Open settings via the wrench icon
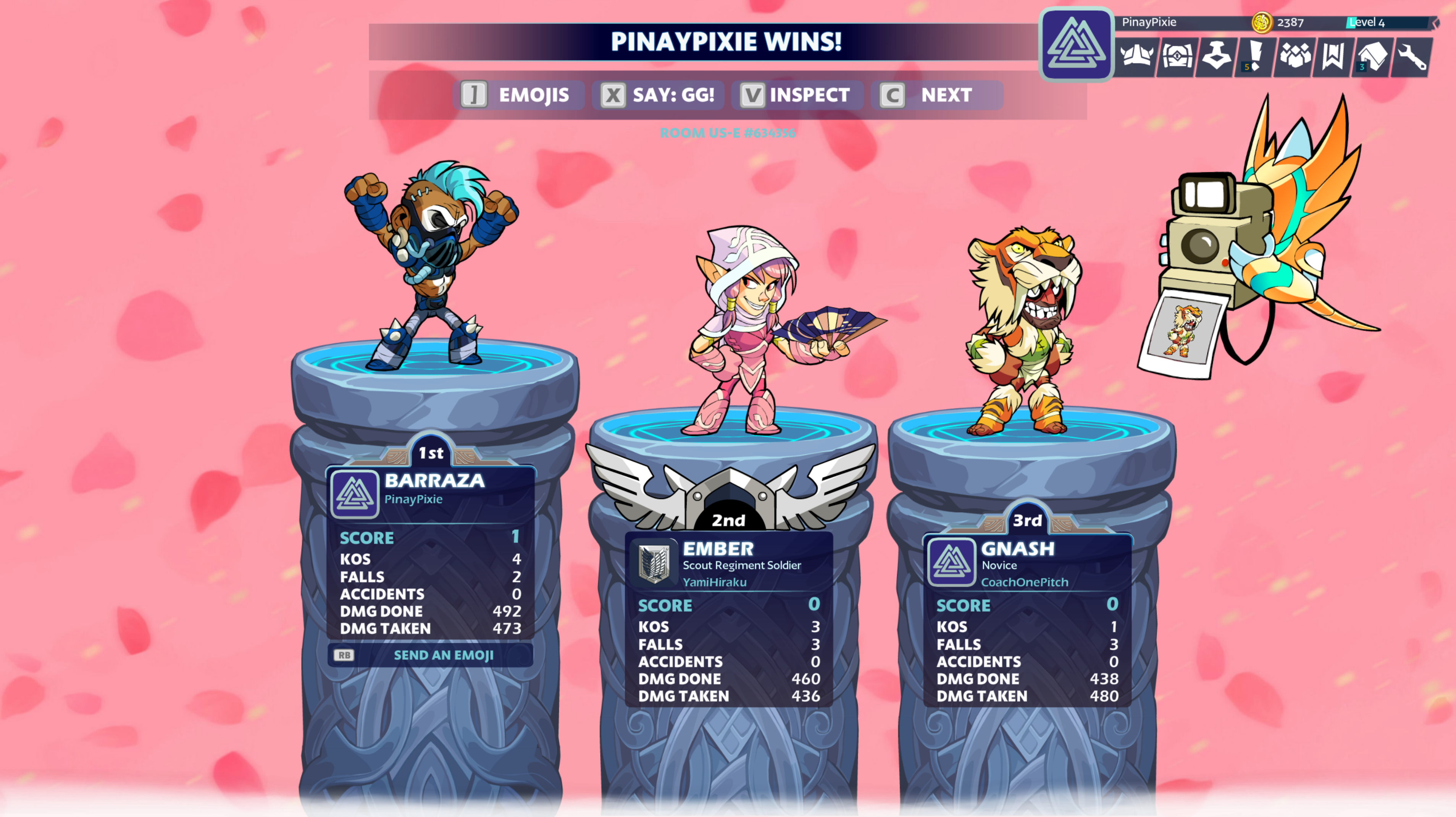Viewport: 1456px width, 817px height. coord(1412,57)
